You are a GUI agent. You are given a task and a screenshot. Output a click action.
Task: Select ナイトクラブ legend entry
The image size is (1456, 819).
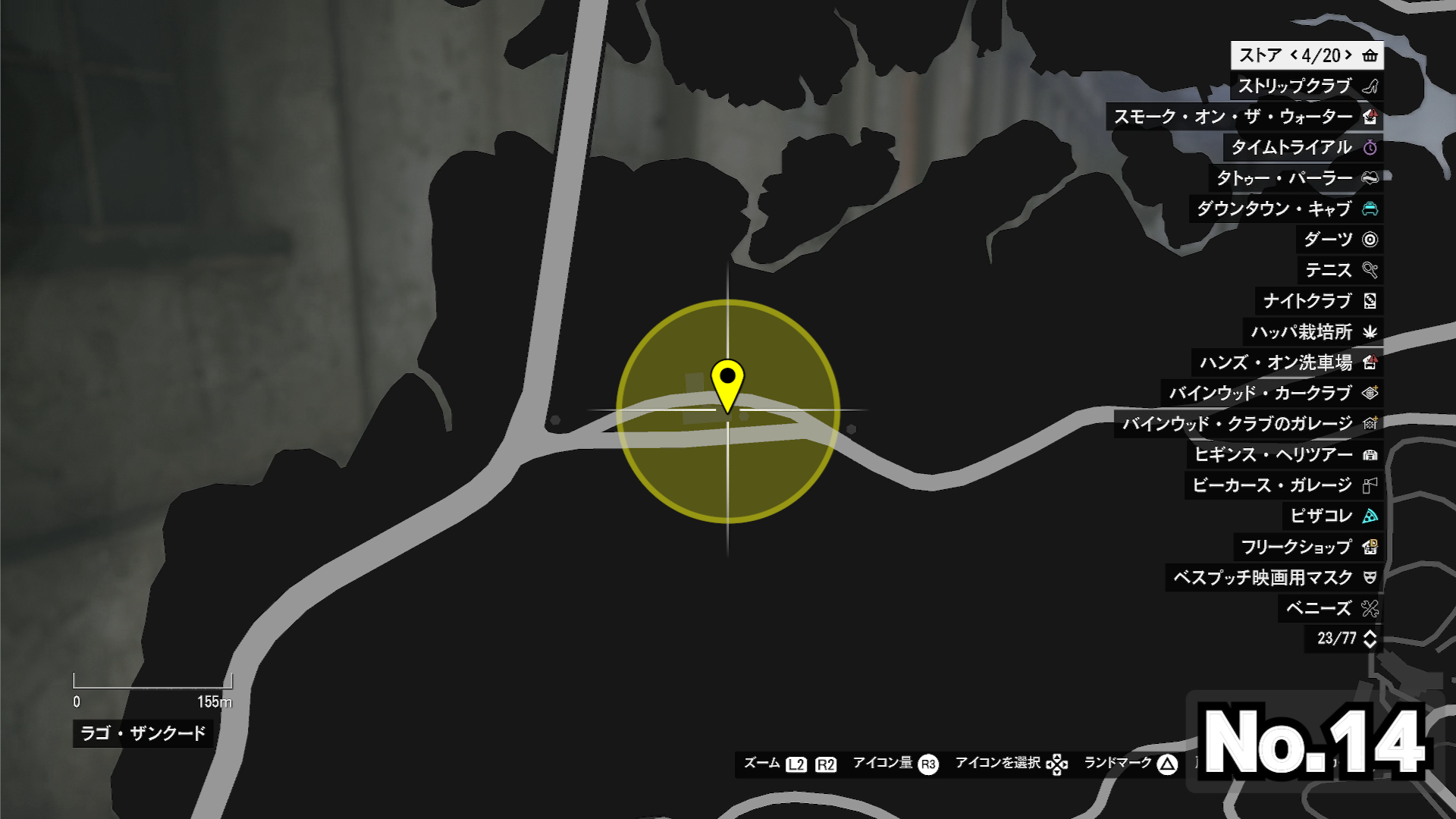pos(1319,301)
